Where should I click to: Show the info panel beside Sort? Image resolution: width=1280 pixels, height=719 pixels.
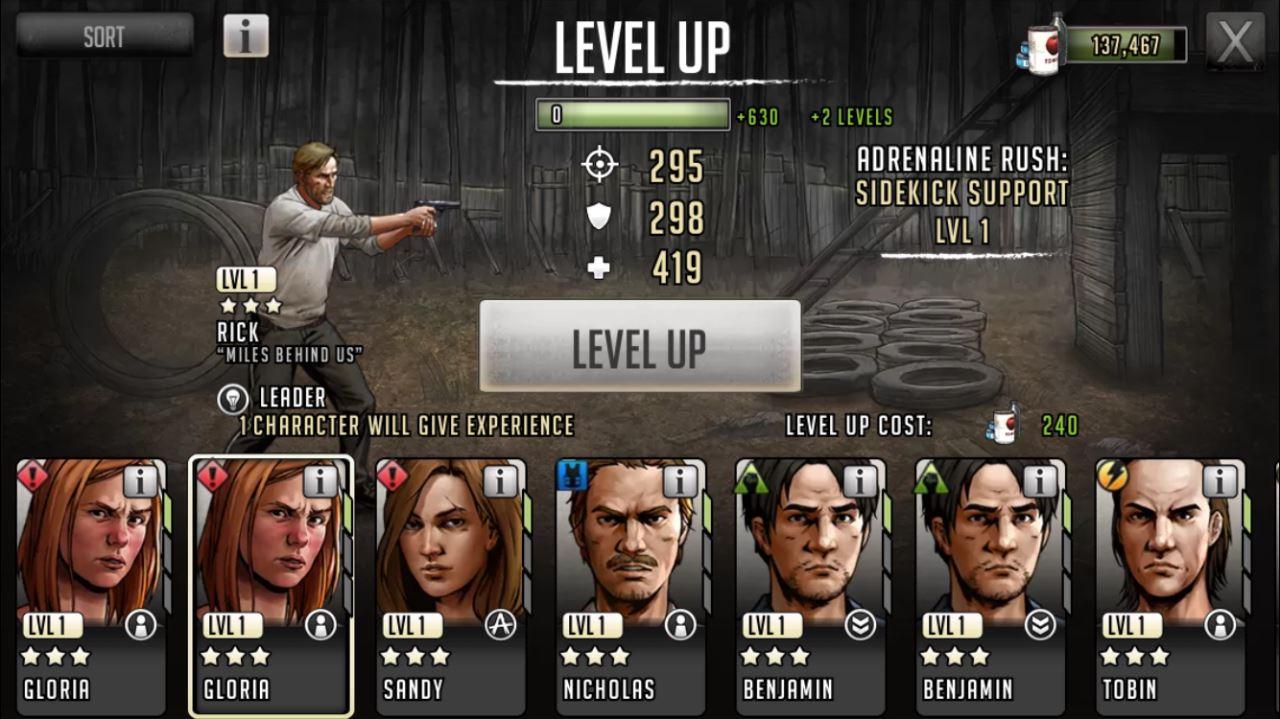point(245,36)
